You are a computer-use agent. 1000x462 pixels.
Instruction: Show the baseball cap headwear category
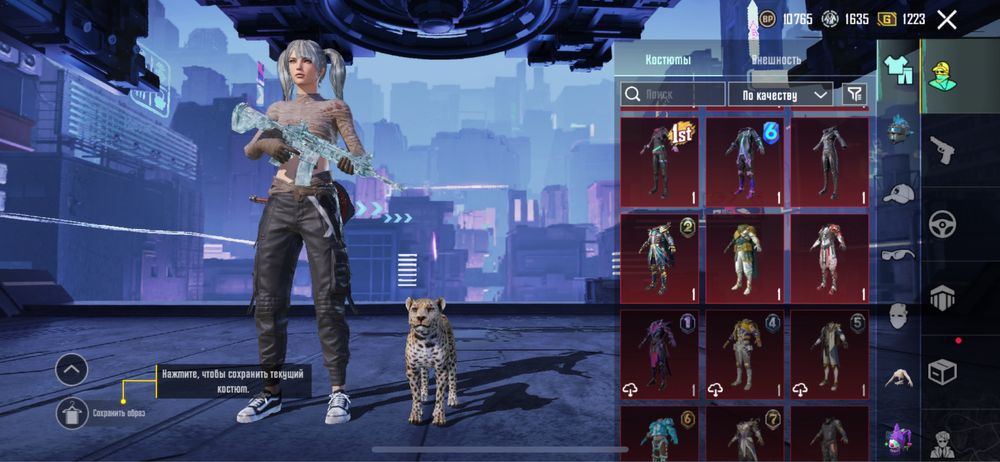point(899,192)
